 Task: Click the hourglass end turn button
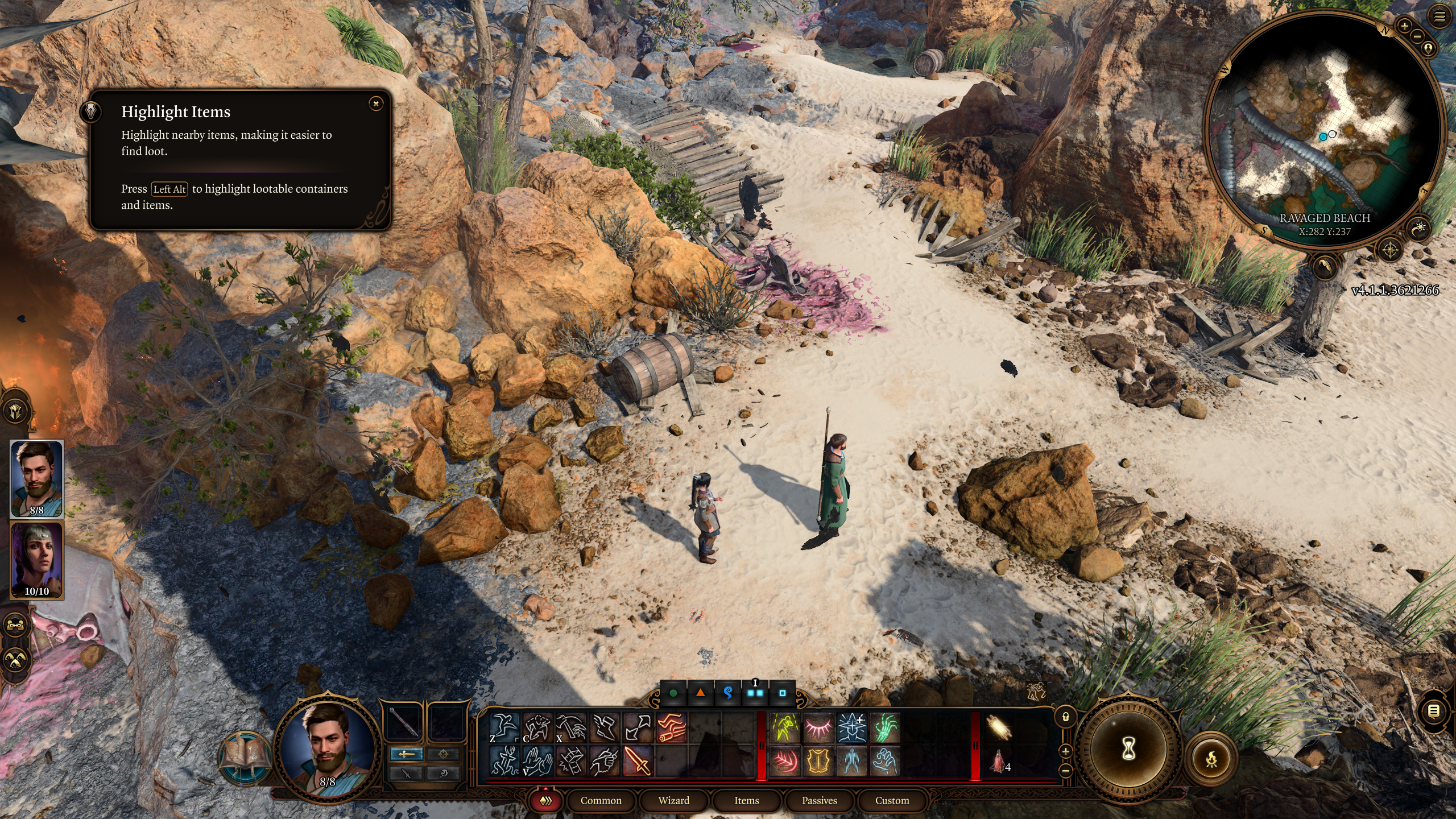1128,748
